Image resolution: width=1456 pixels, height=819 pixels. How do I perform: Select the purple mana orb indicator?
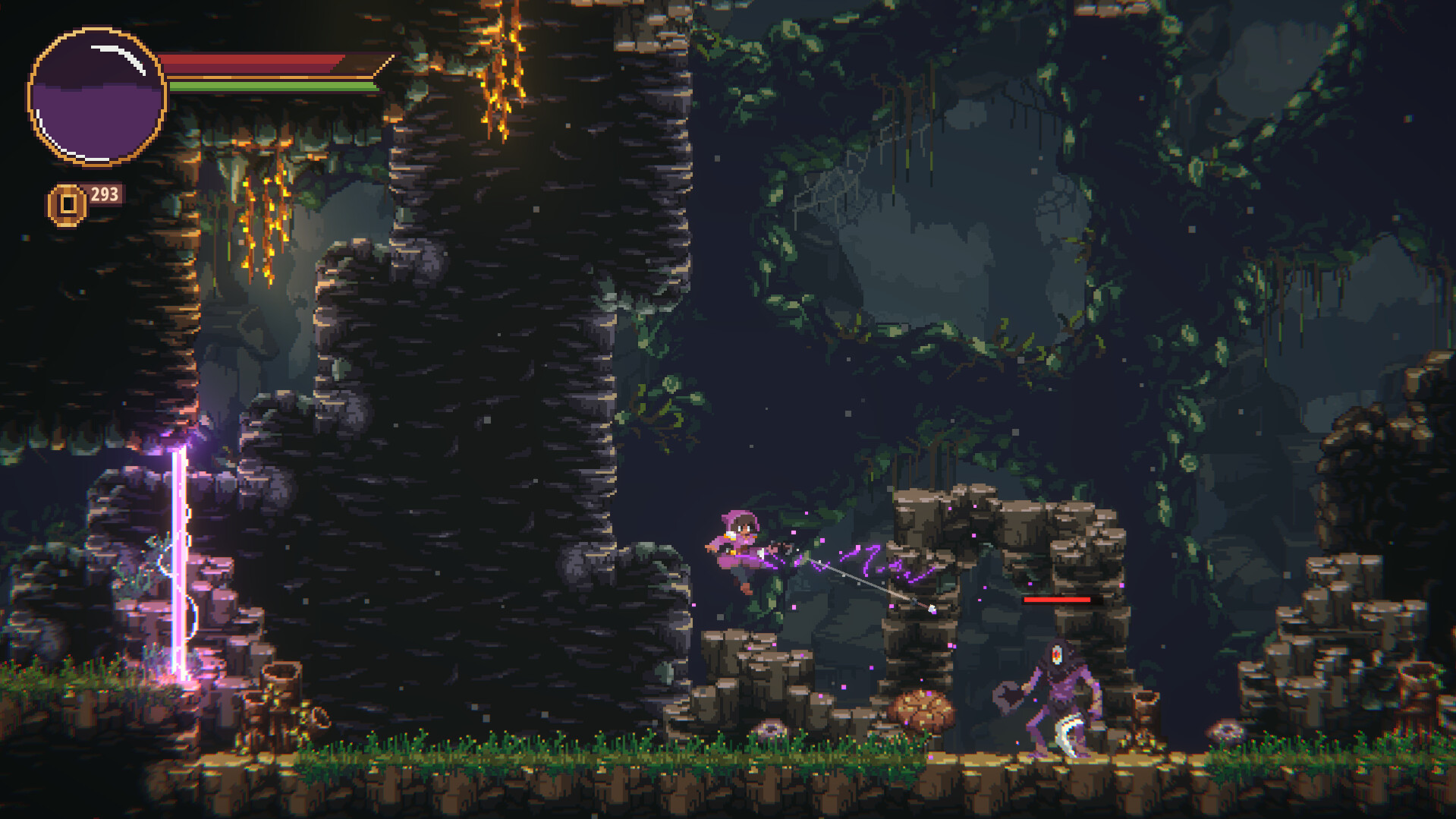96,91
